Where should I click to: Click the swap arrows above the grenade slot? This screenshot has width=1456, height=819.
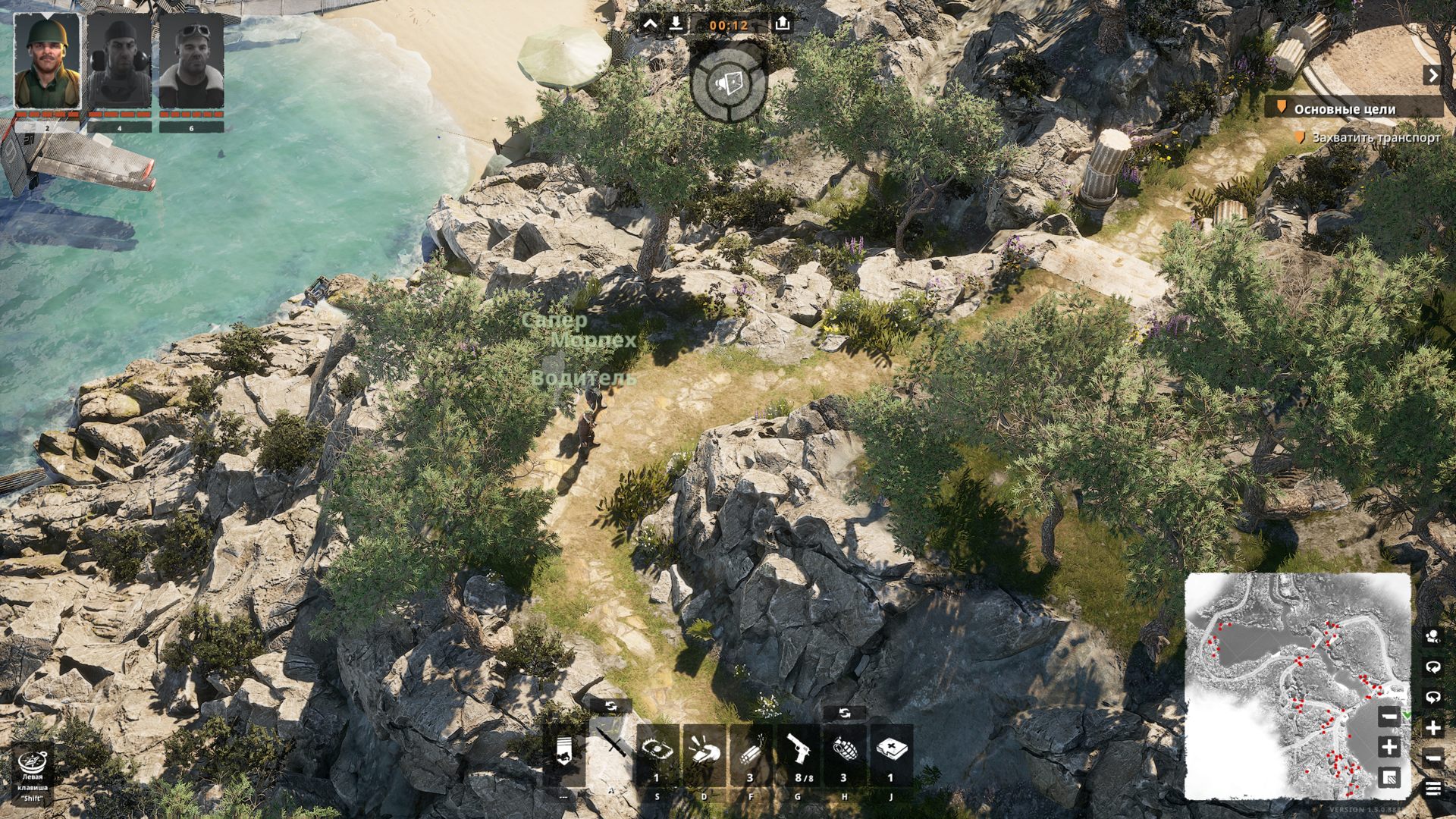(845, 714)
